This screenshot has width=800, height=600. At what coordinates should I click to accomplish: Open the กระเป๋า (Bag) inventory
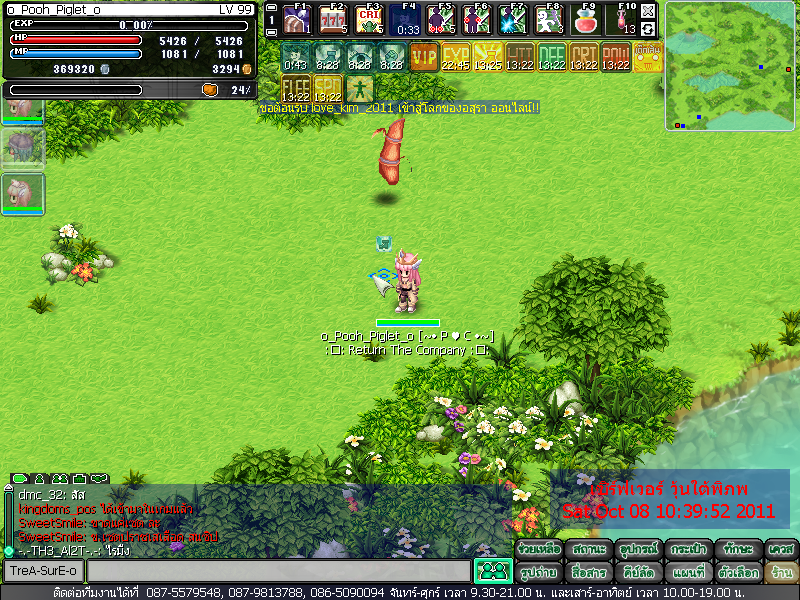[x=686, y=549]
